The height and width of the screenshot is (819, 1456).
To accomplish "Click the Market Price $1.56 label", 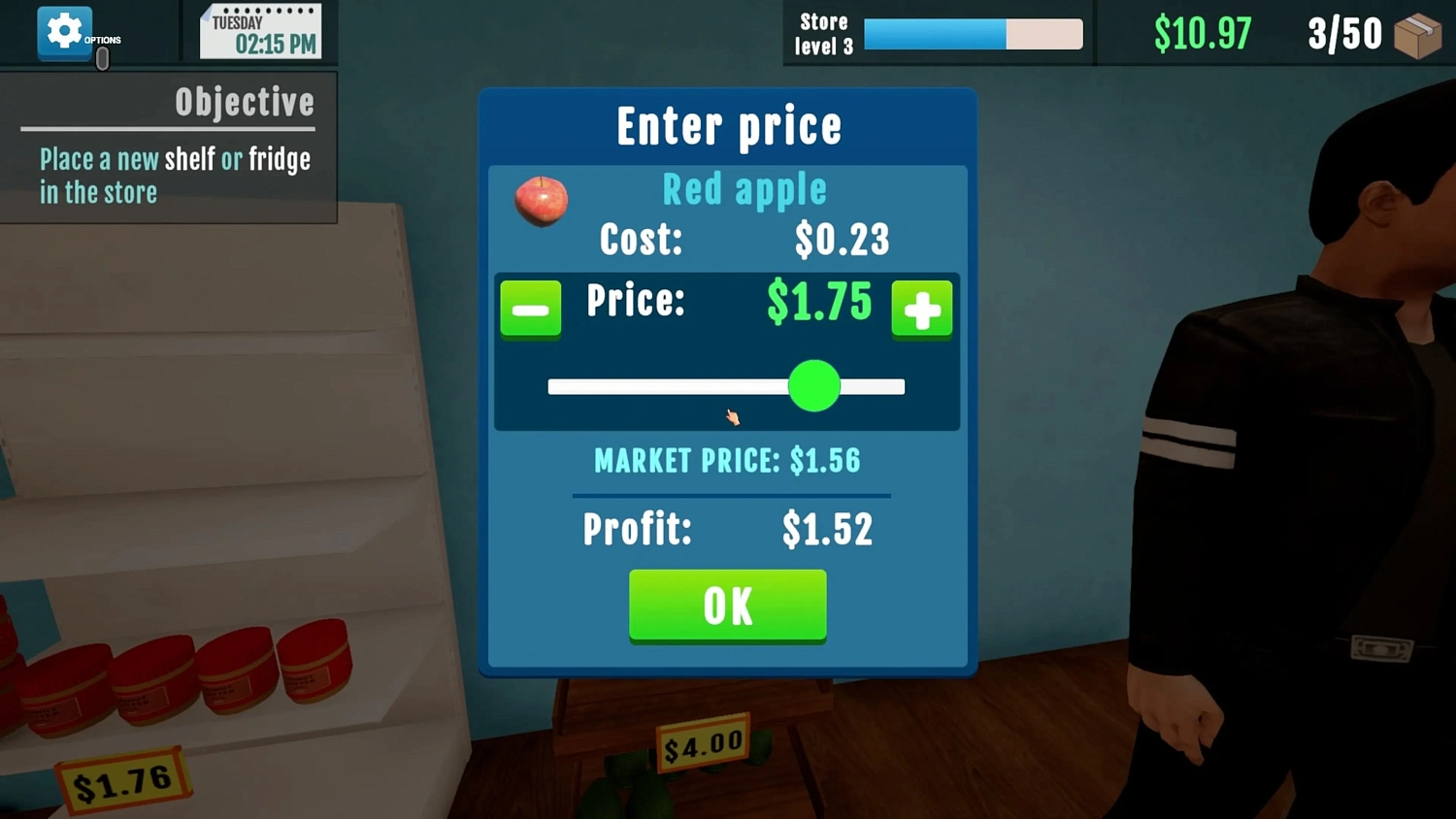I will (x=727, y=460).
